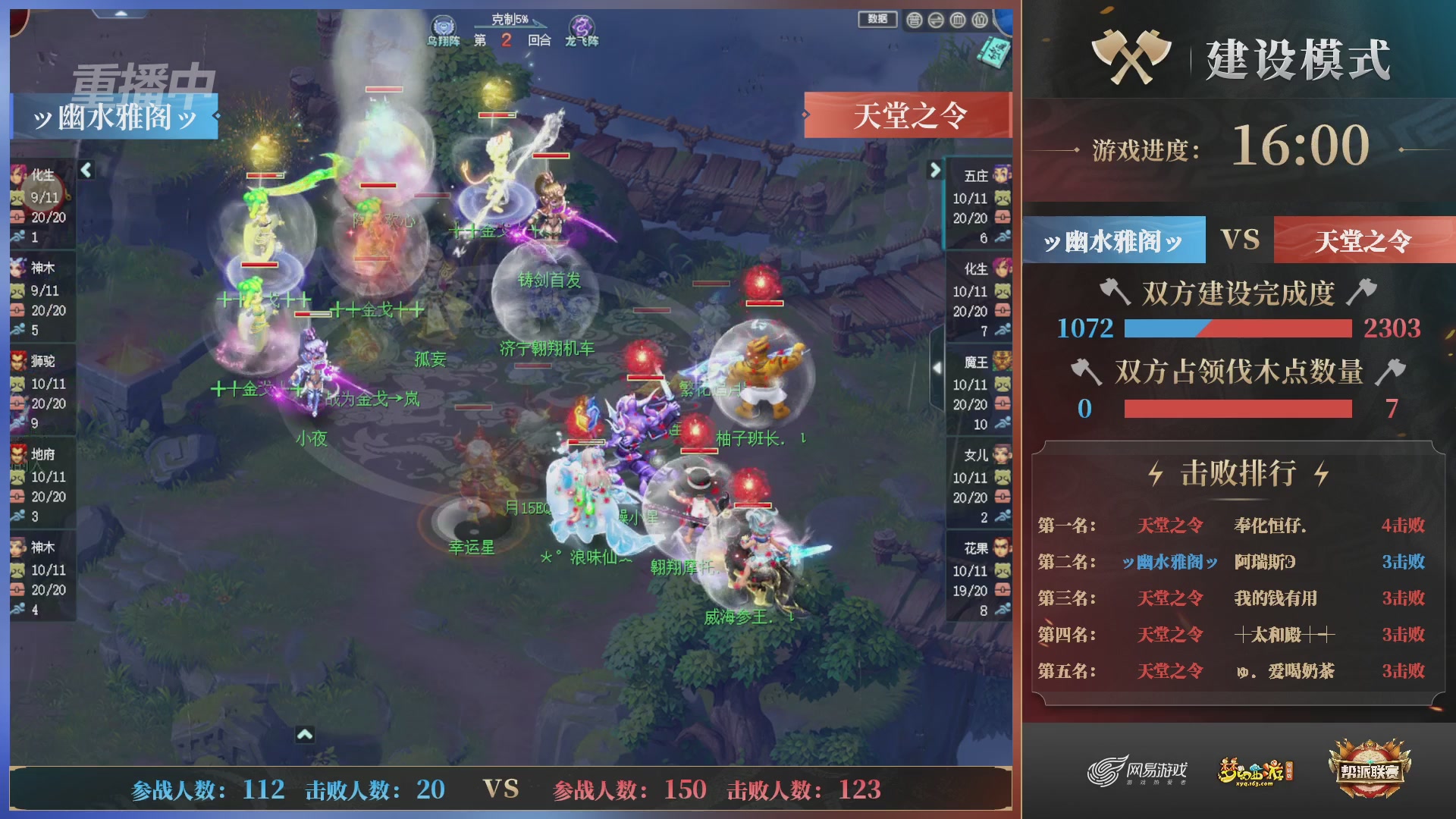Expand the right team list with the chevron
The width and height of the screenshot is (1456, 819).
tap(934, 171)
